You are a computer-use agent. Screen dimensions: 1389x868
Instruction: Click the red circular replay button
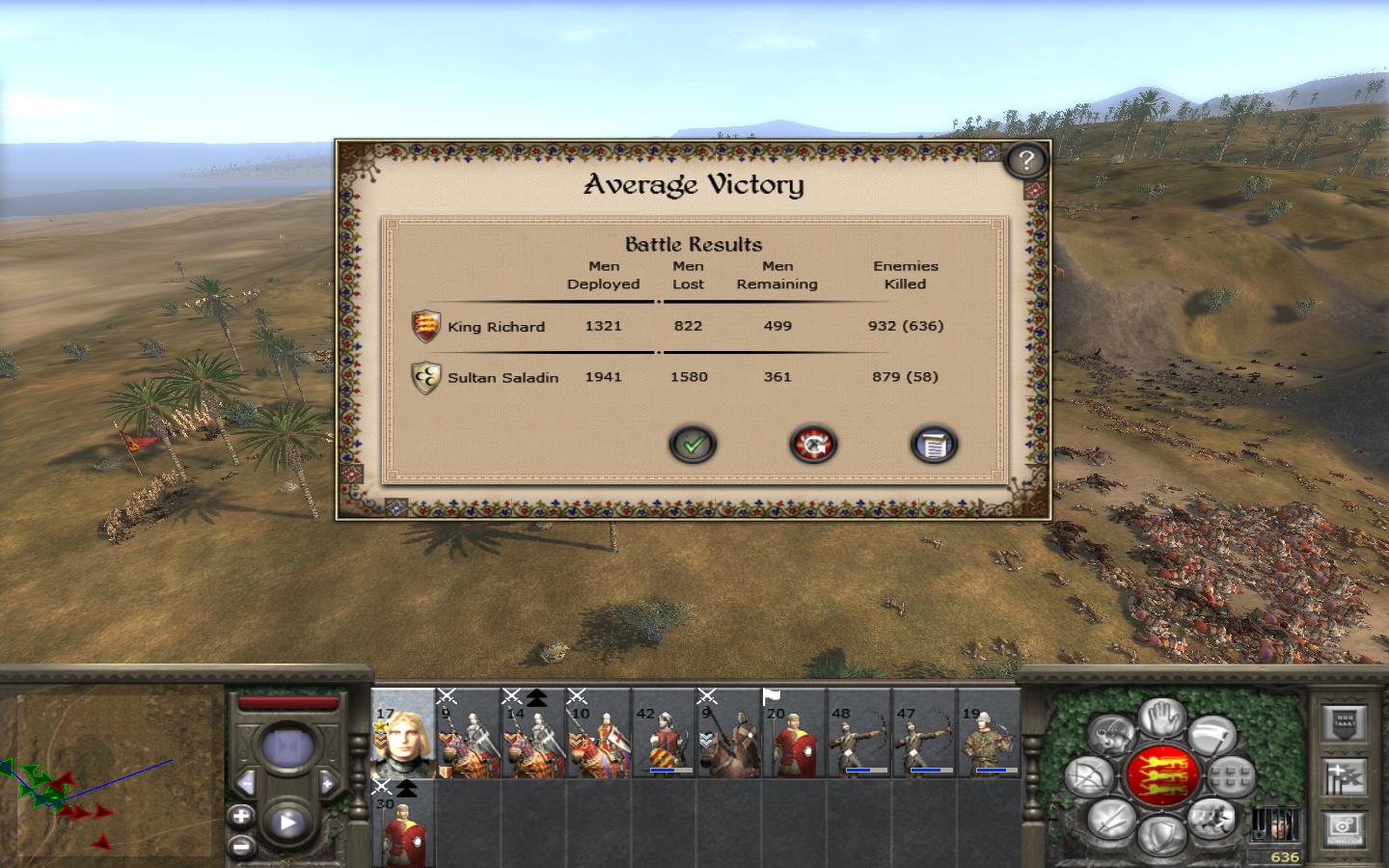point(813,445)
